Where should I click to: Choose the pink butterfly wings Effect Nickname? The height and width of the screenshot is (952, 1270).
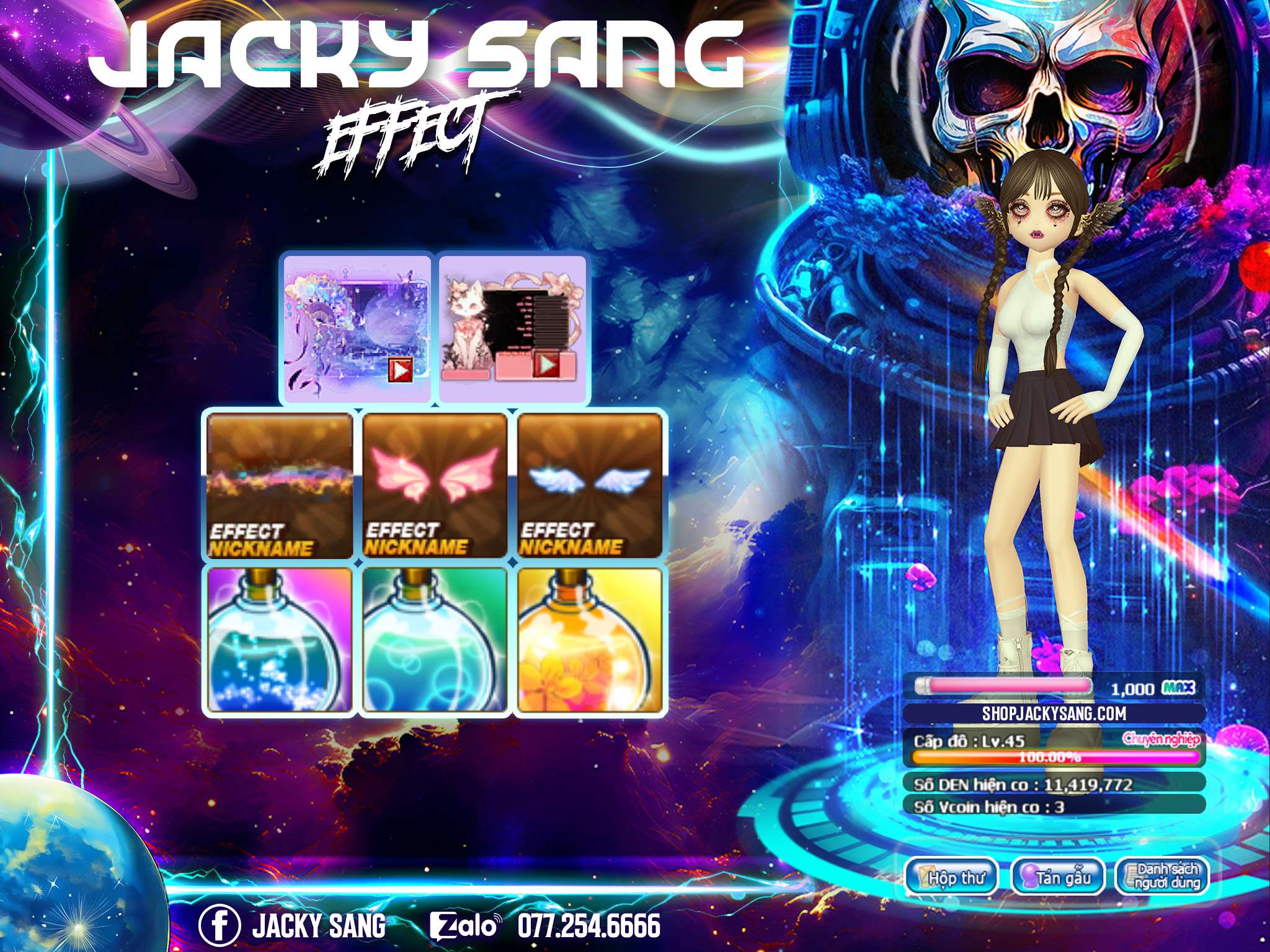pyautogui.click(x=435, y=487)
